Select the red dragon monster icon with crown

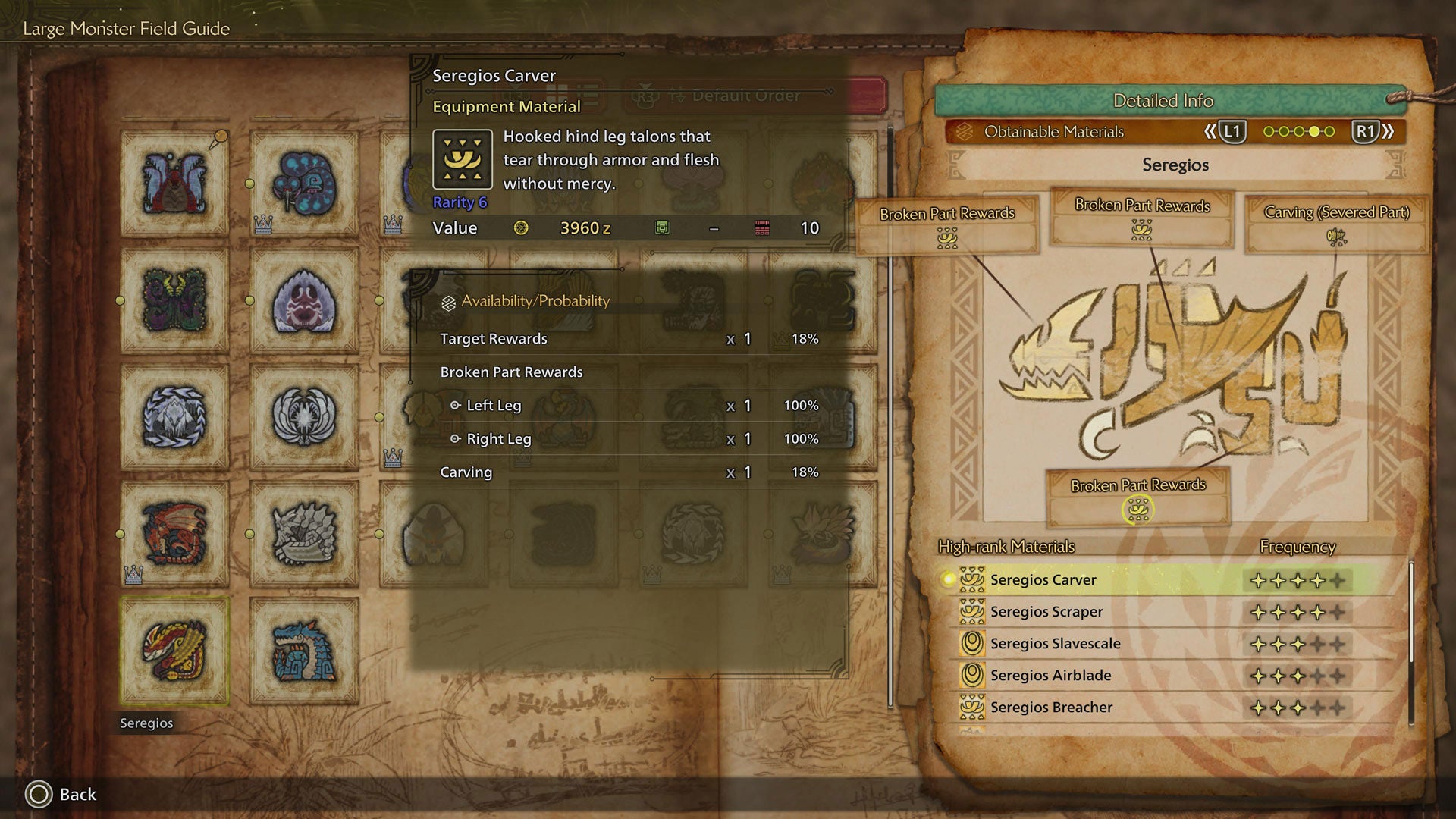(x=174, y=531)
